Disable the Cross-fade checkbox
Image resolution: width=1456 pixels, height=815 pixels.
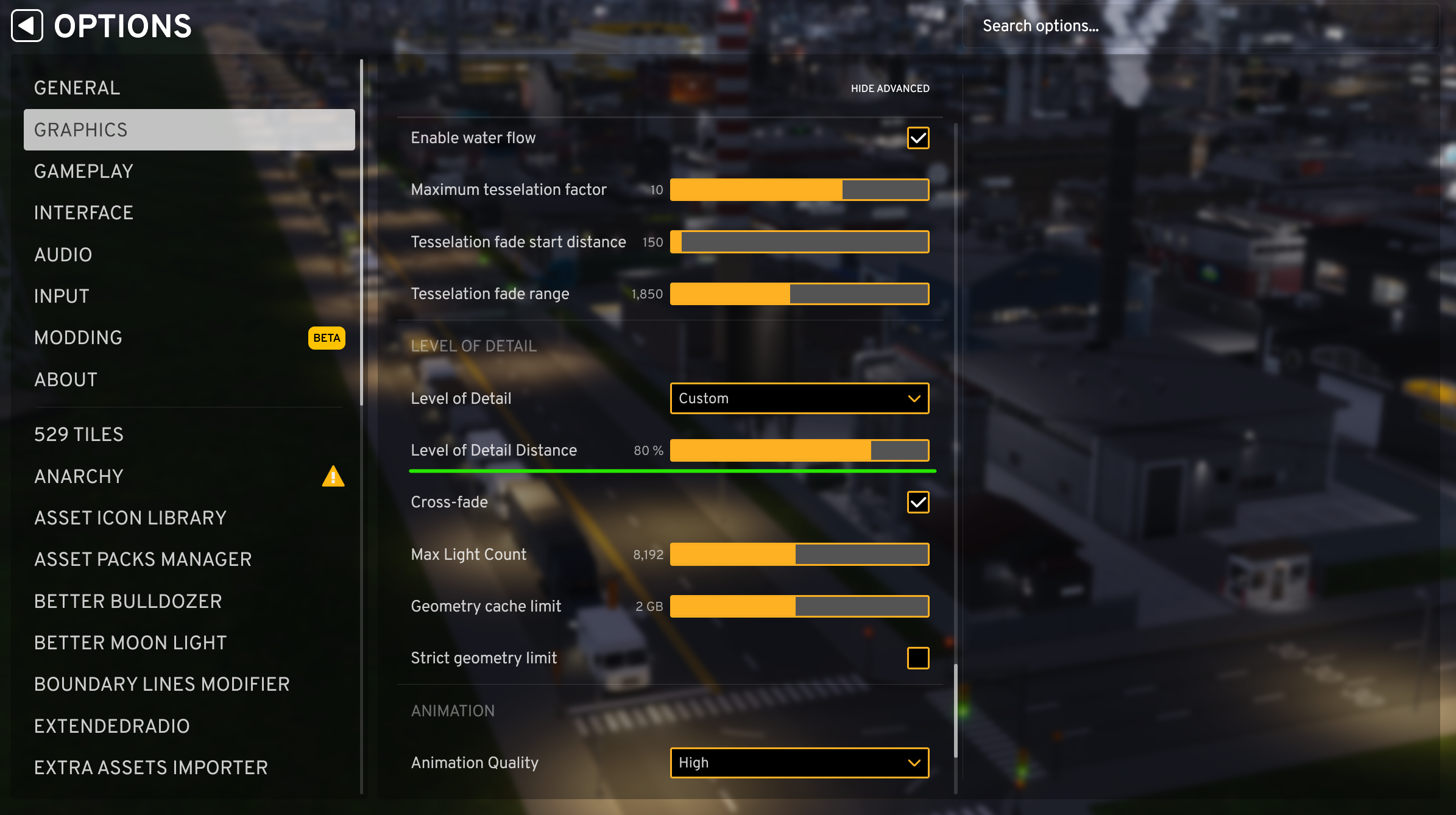click(918, 502)
